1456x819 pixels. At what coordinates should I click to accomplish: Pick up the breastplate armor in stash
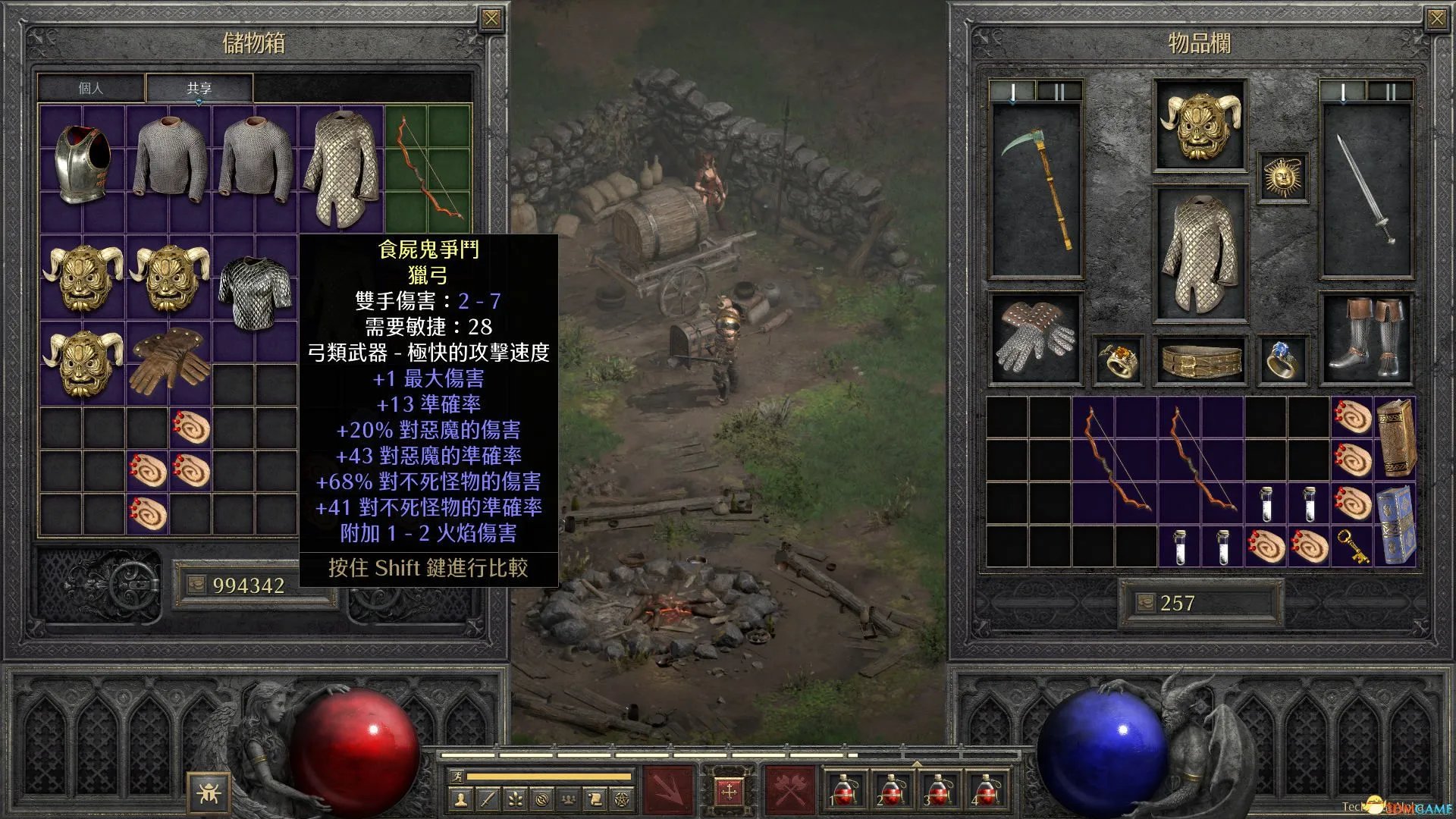click(x=83, y=164)
